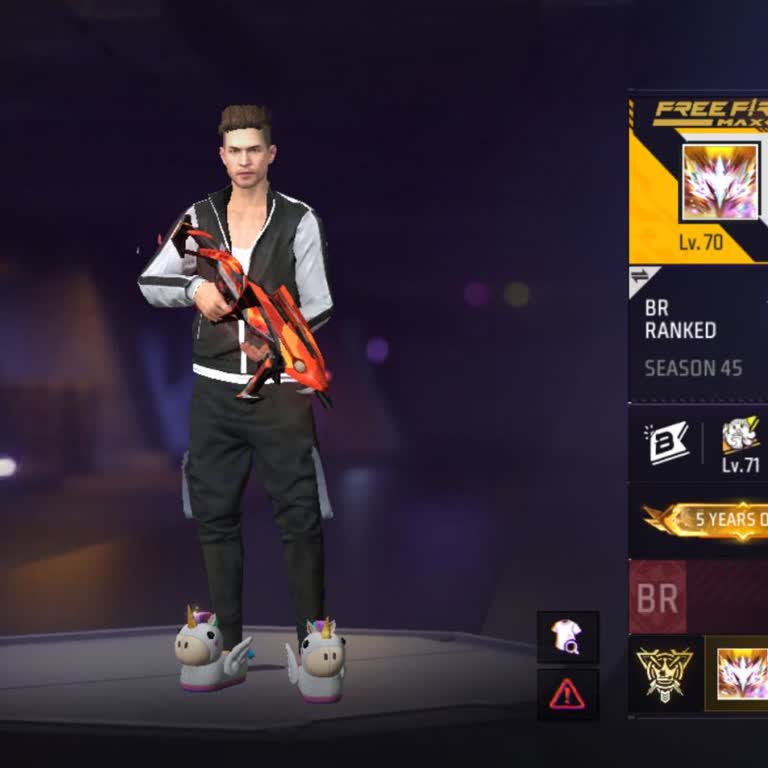
Task: View the 5 Years golden title banner
Action: pyautogui.click(x=708, y=520)
